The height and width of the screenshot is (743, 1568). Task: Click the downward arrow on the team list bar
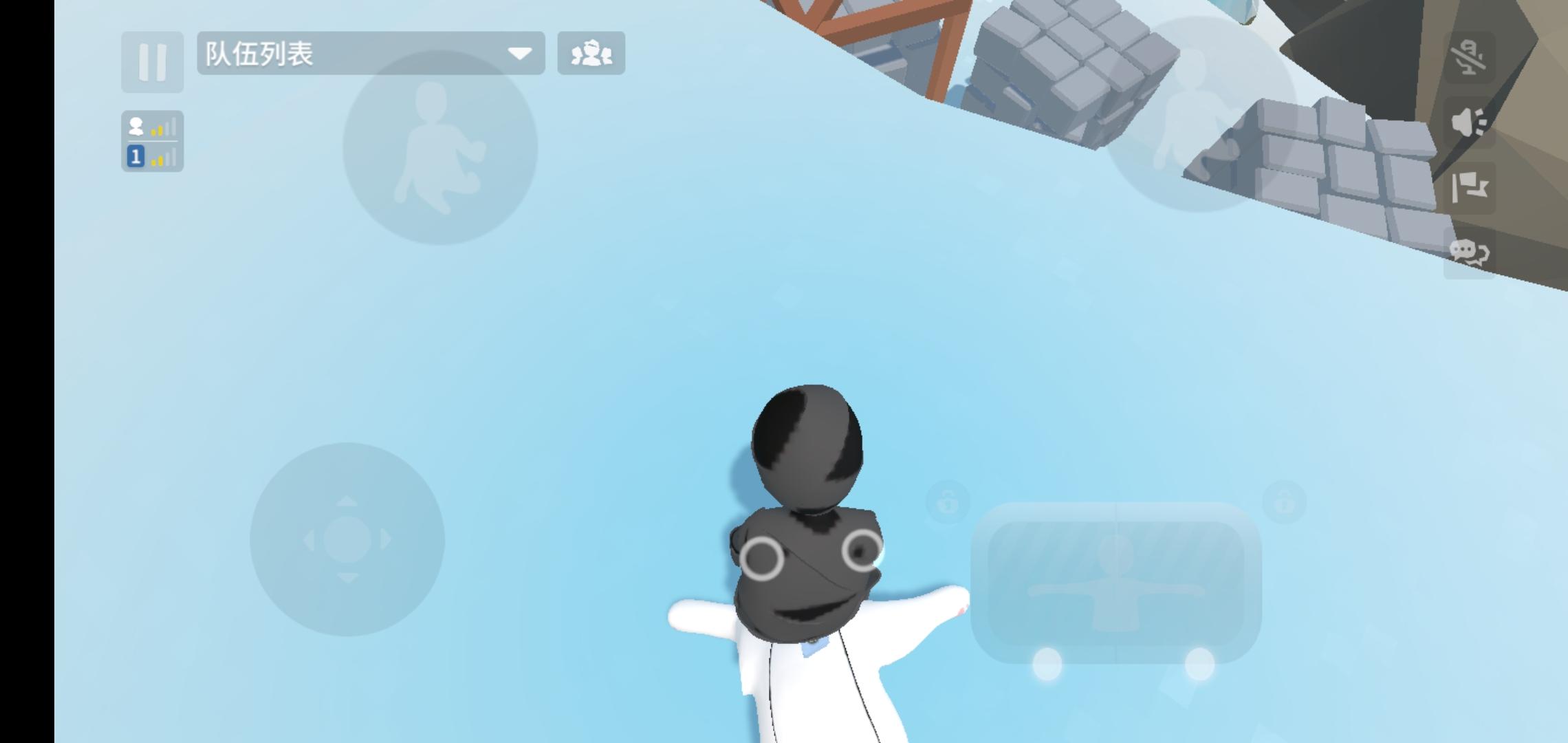tap(521, 54)
